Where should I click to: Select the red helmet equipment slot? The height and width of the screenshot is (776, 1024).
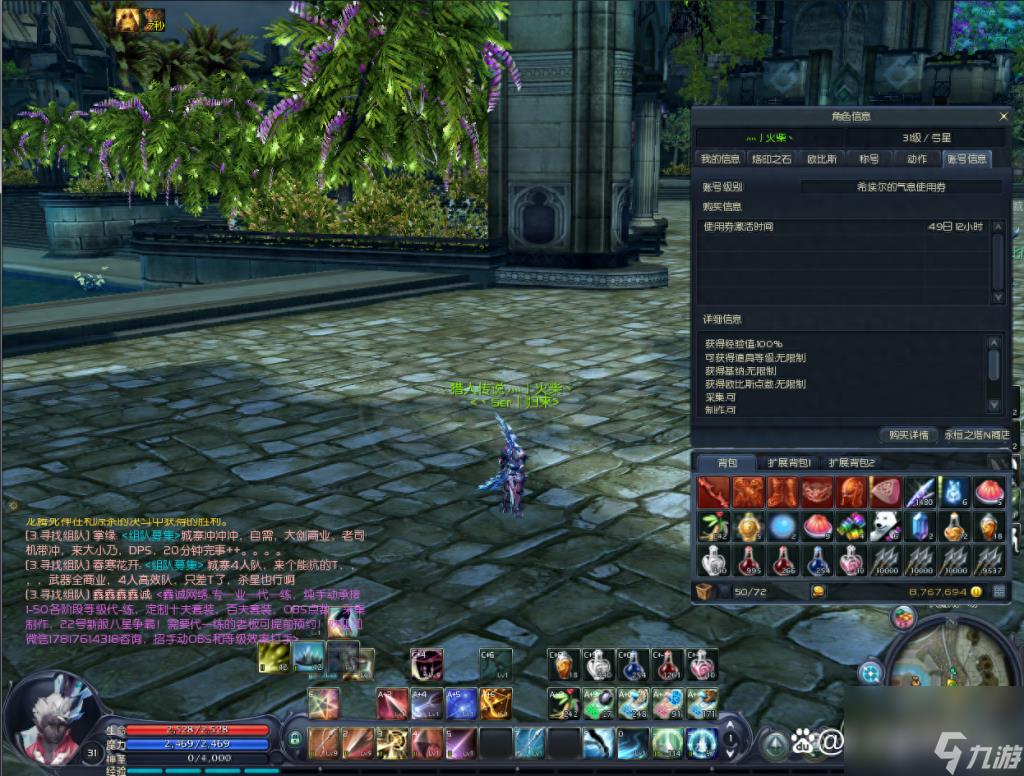pyautogui.click(x=850, y=492)
